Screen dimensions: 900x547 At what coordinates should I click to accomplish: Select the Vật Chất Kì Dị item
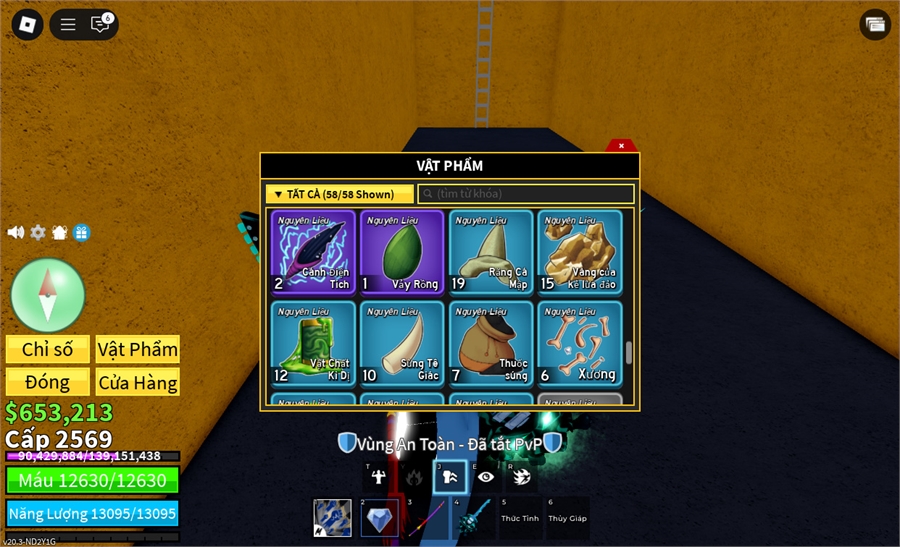coord(313,343)
